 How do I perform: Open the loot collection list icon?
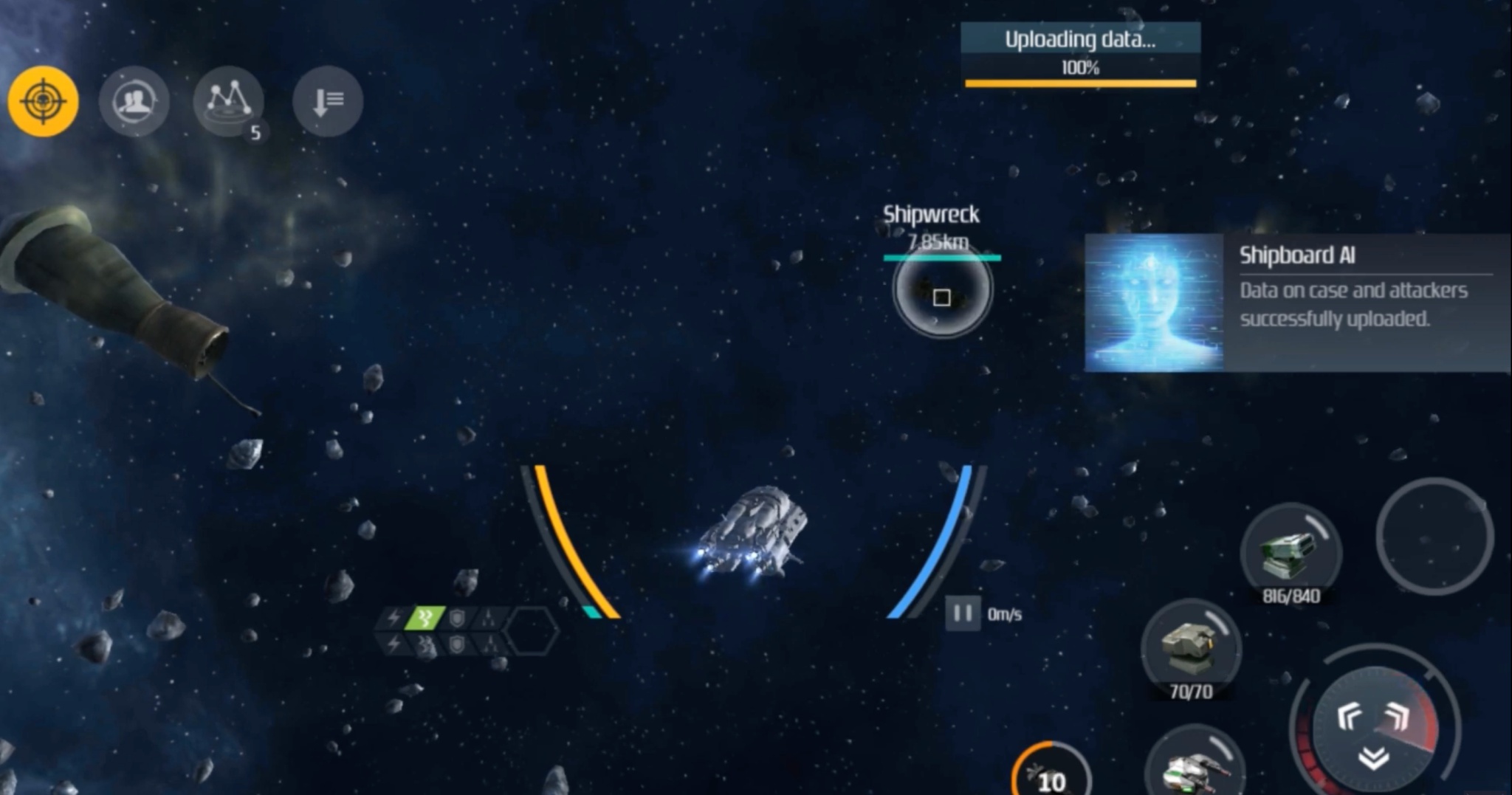(x=326, y=103)
